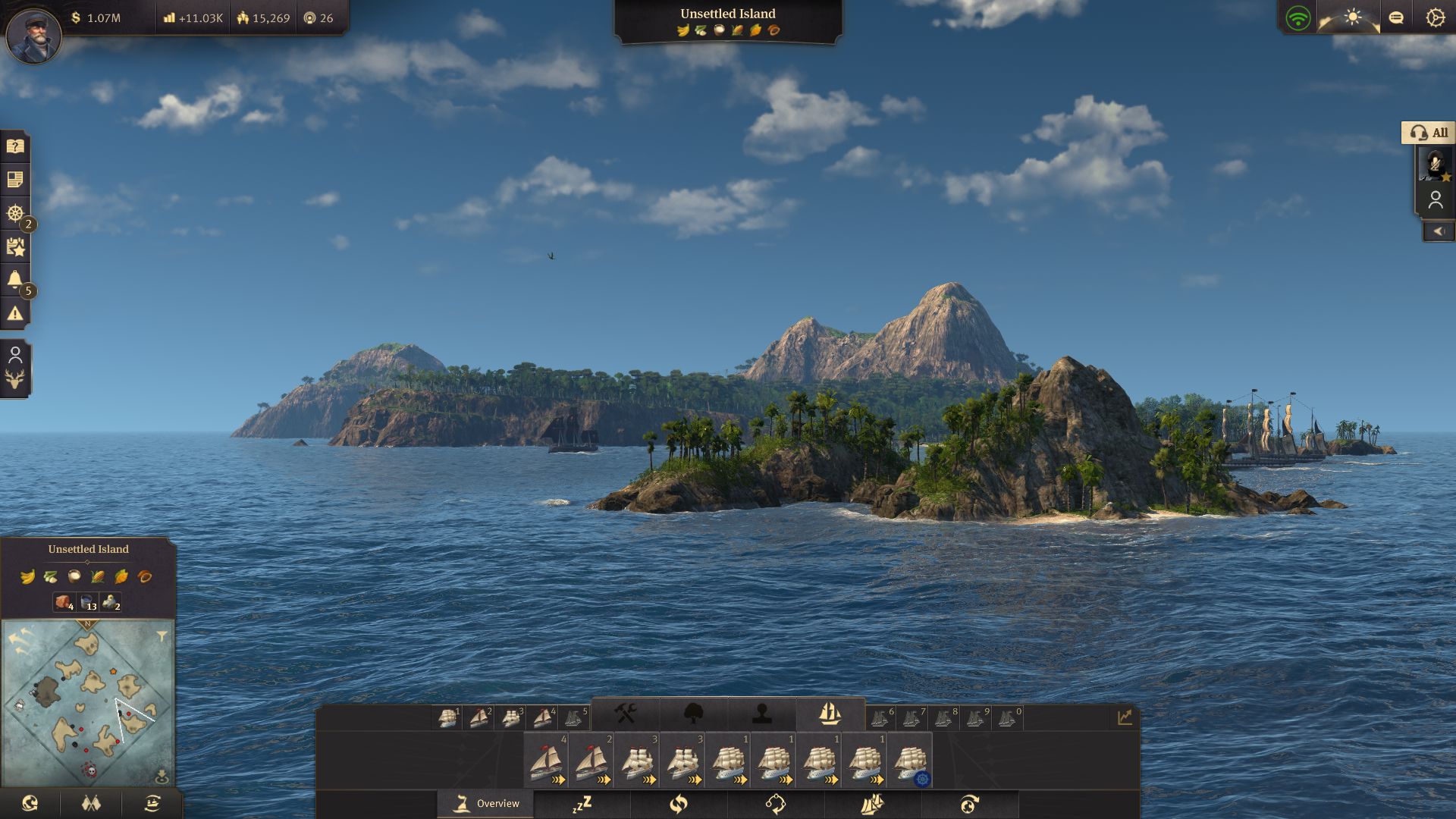Image resolution: width=1456 pixels, height=819 pixels.
Task: Open diplomacy via the crossed flags icon
Action: click(x=91, y=802)
